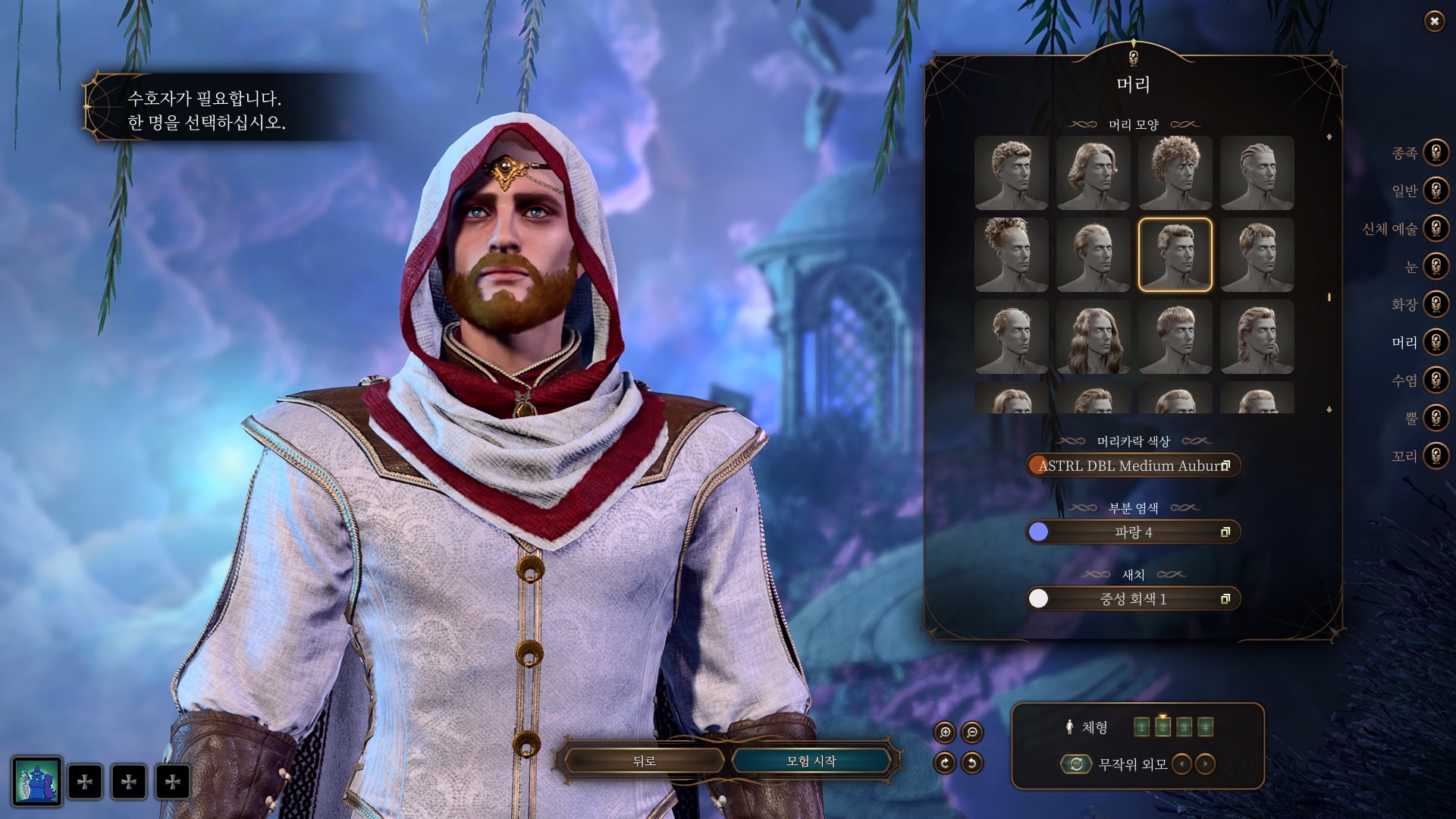This screenshot has width=1456, height=819.
Task: Go back with the 뒤로 button
Action: coord(644,761)
